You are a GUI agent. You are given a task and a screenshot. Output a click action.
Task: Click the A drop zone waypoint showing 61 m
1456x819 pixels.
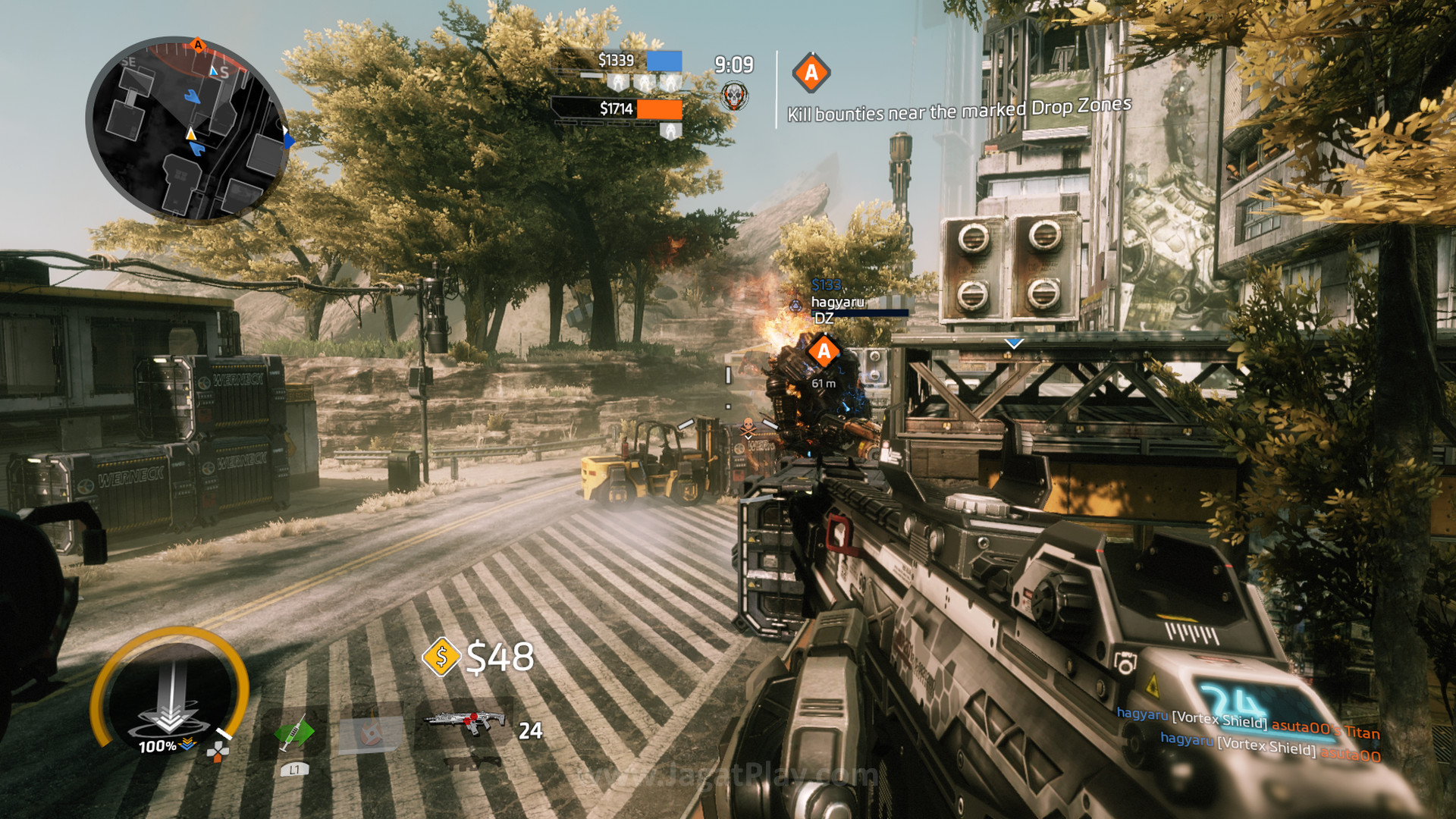point(824,352)
